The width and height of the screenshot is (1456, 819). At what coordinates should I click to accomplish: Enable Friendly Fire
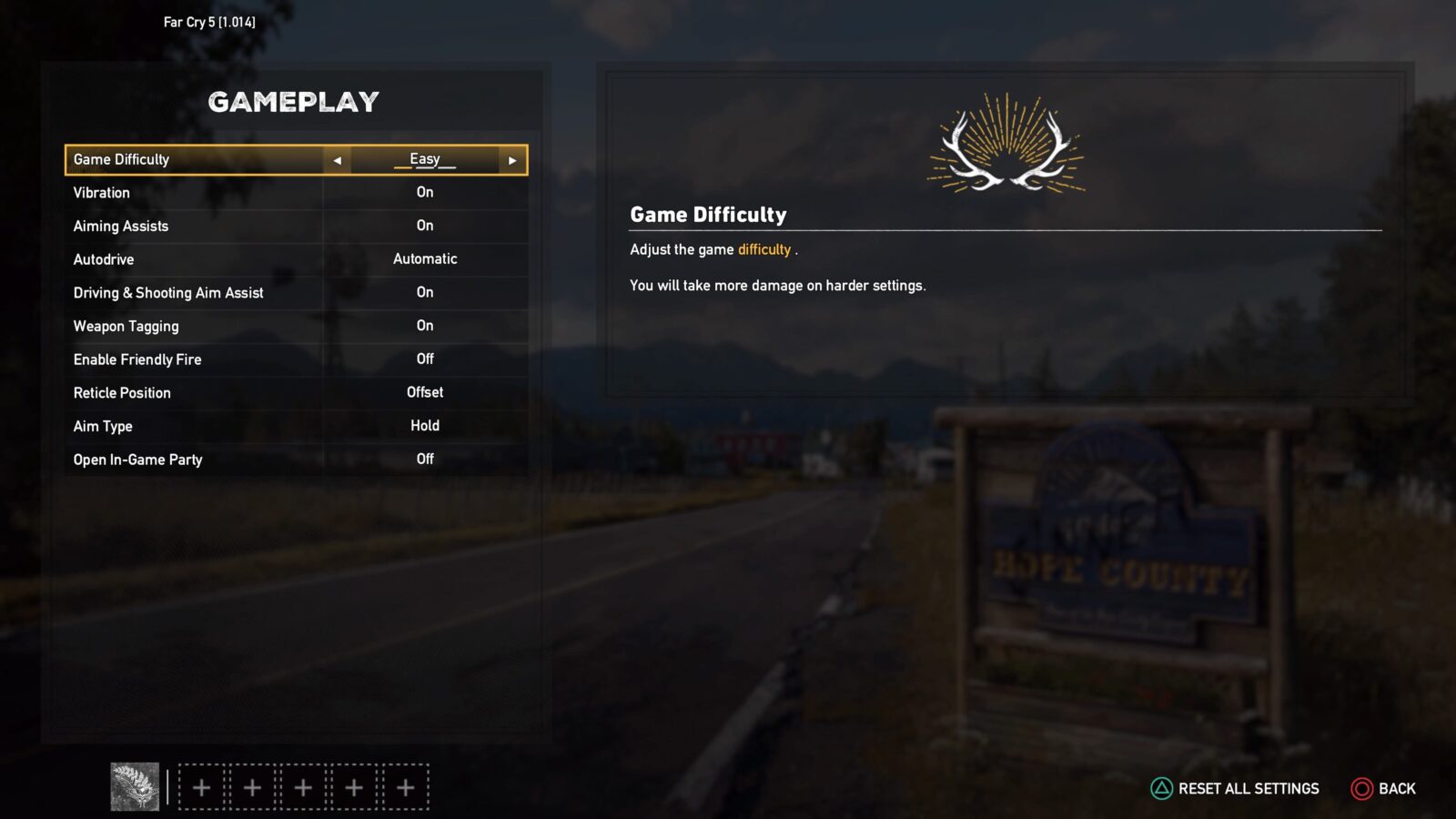coord(424,359)
